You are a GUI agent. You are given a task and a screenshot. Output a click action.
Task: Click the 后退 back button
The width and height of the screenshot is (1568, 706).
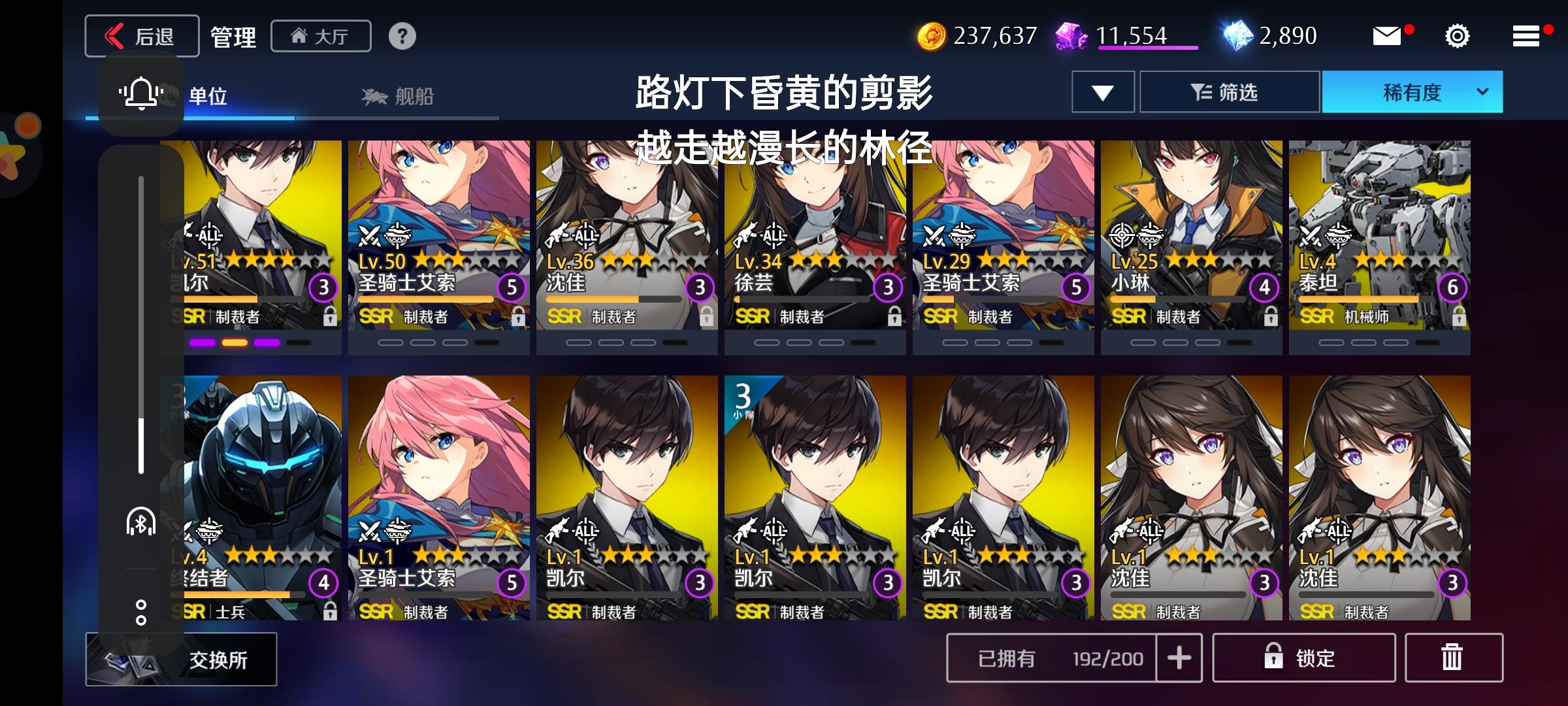pos(141,36)
